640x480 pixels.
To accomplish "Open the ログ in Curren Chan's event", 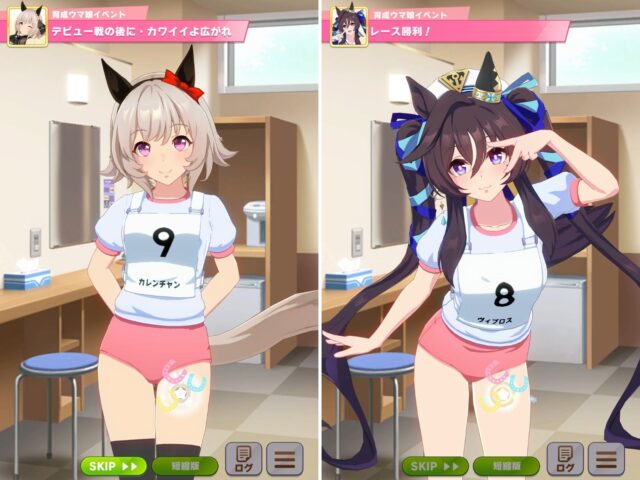I will 243,460.
